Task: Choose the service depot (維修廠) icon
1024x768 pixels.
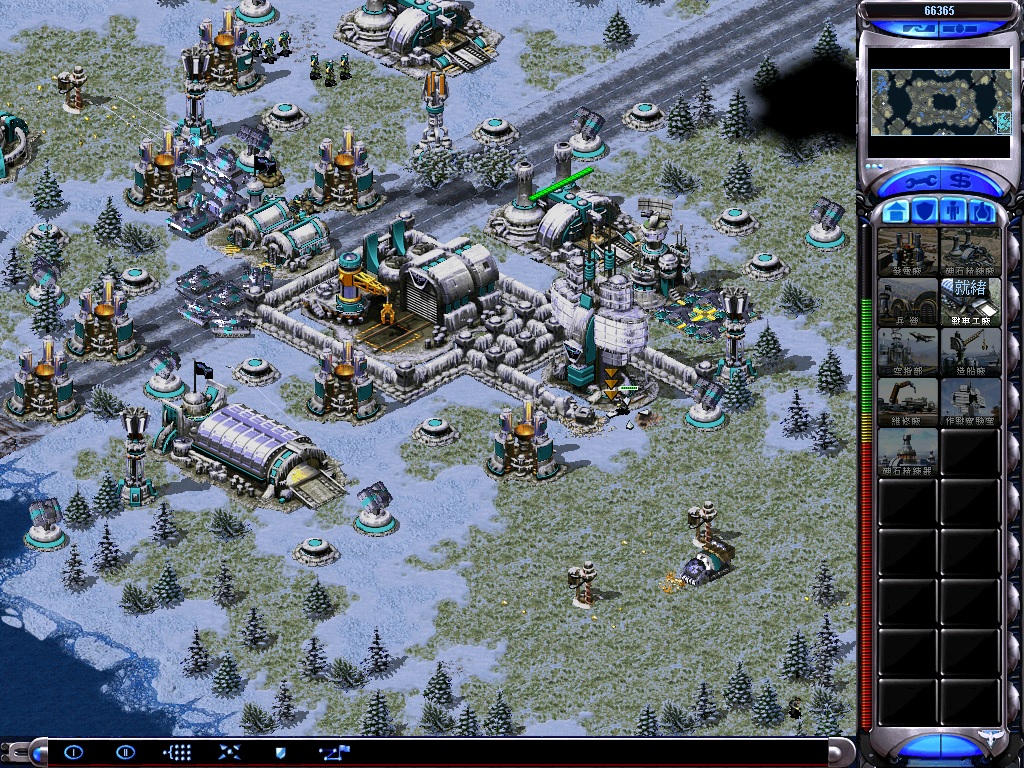Action: [x=908, y=401]
